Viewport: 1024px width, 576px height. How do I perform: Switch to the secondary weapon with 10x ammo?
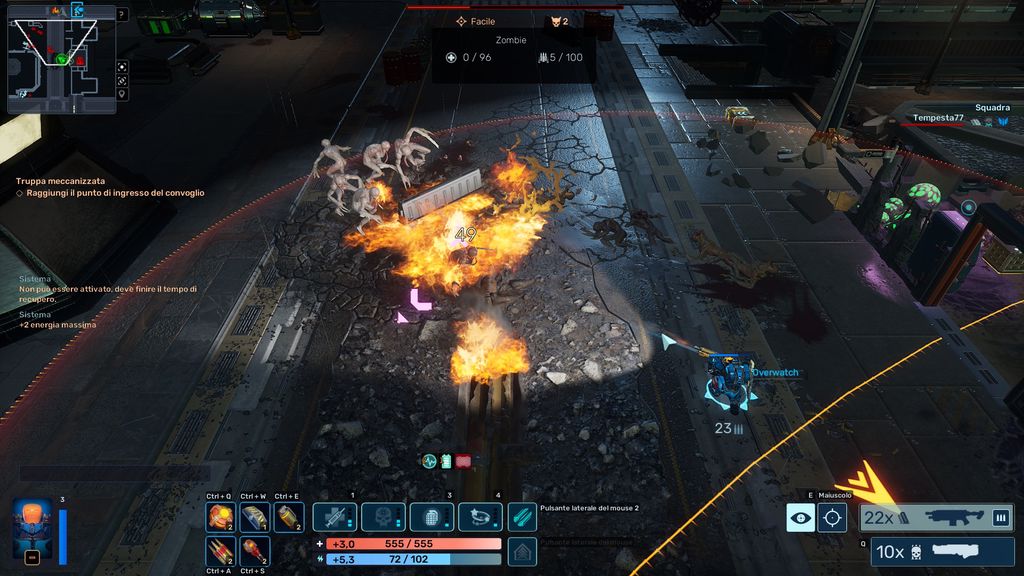pyautogui.click(x=942, y=551)
